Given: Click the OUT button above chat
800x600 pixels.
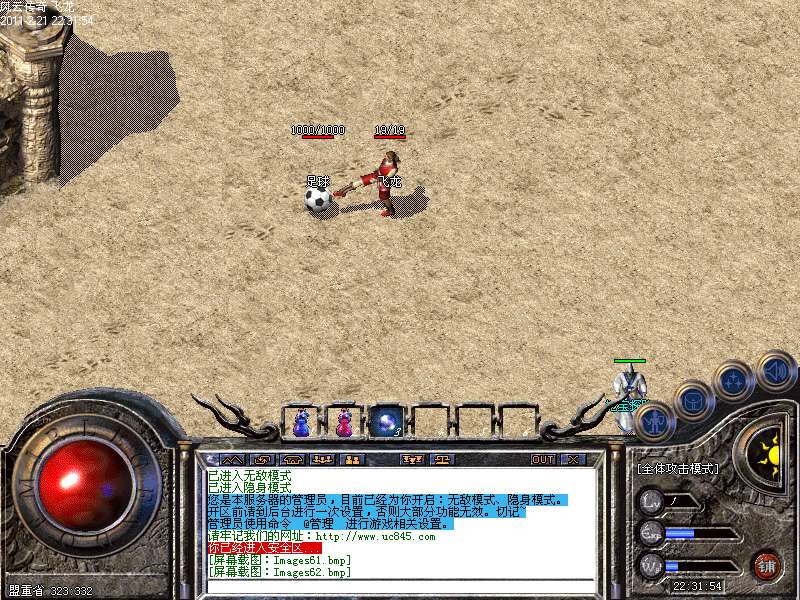Looking at the screenshot, I should click(542, 460).
